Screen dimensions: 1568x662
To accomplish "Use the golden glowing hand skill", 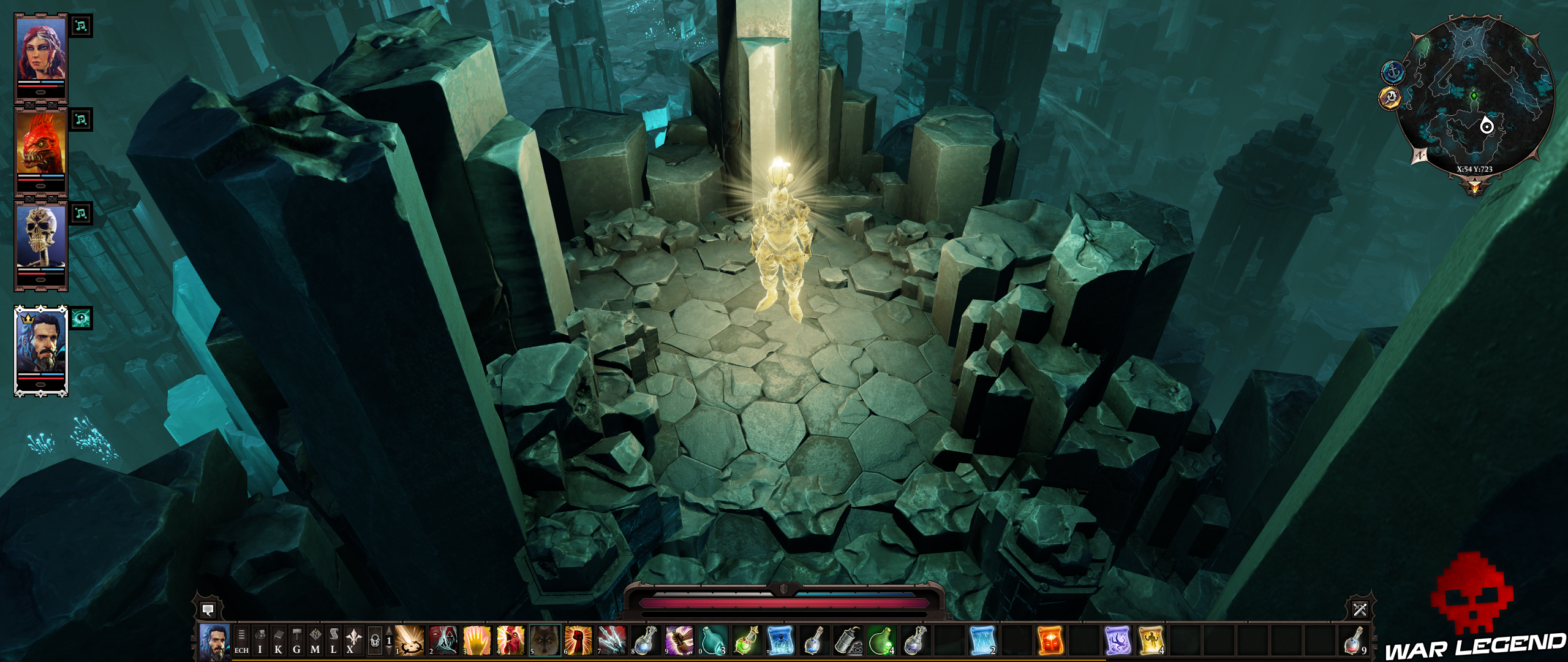I will pyautogui.click(x=477, y=641).
